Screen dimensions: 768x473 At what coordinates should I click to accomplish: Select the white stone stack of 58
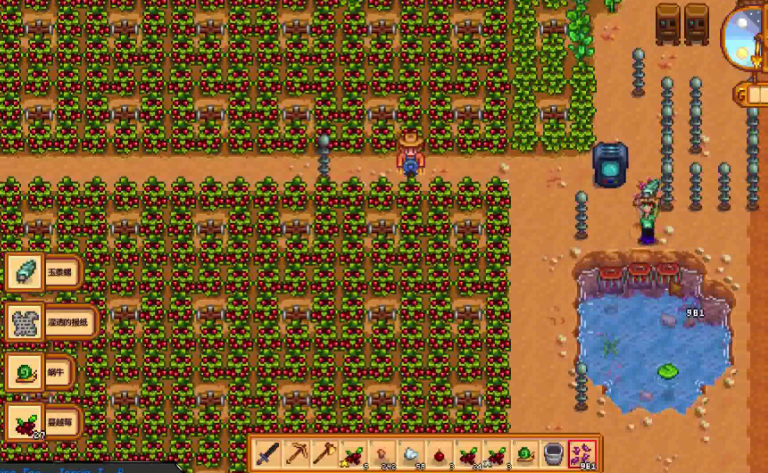[410, 454]
